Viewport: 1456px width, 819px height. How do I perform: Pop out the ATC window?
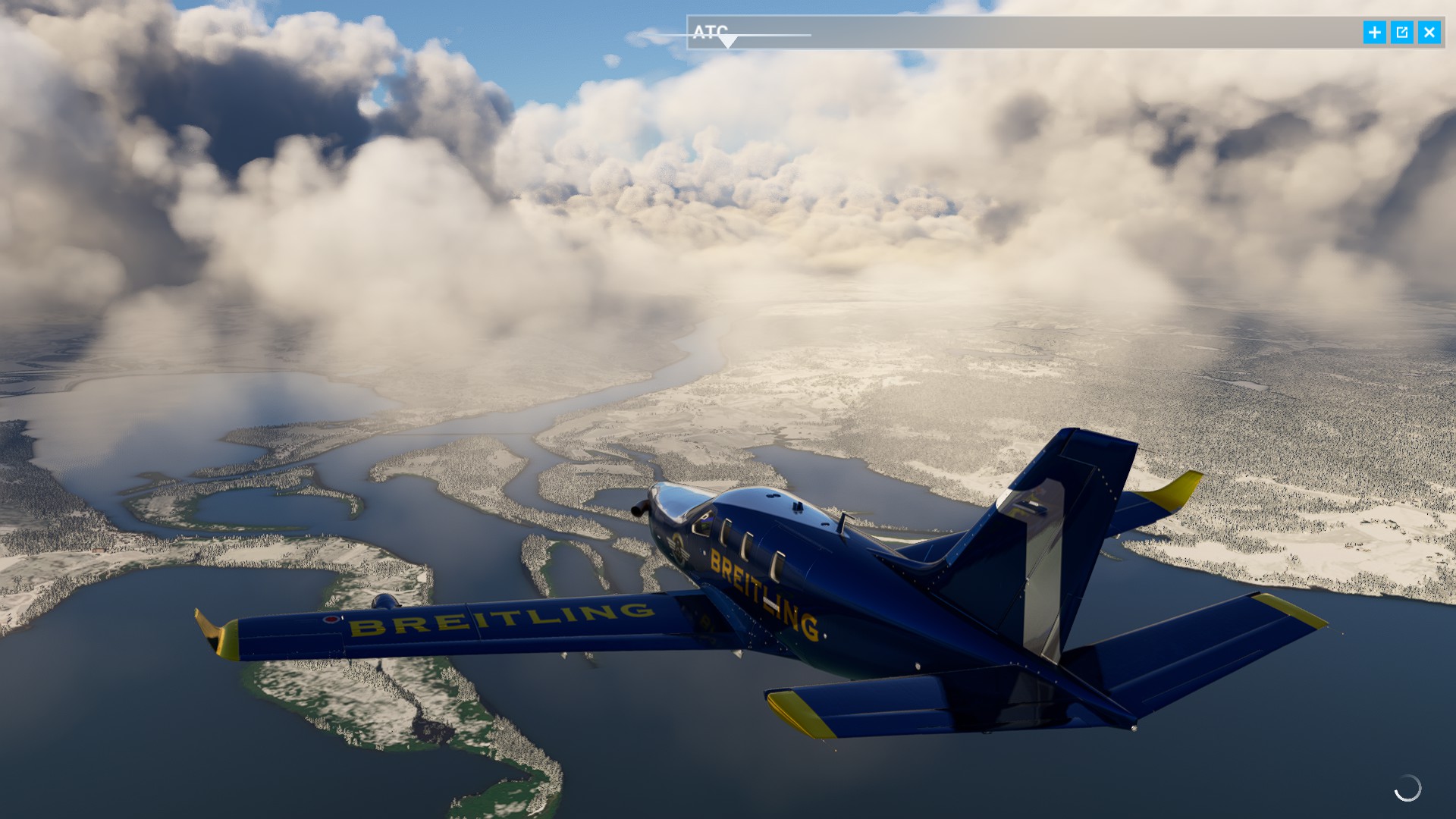click(1401, 33)
